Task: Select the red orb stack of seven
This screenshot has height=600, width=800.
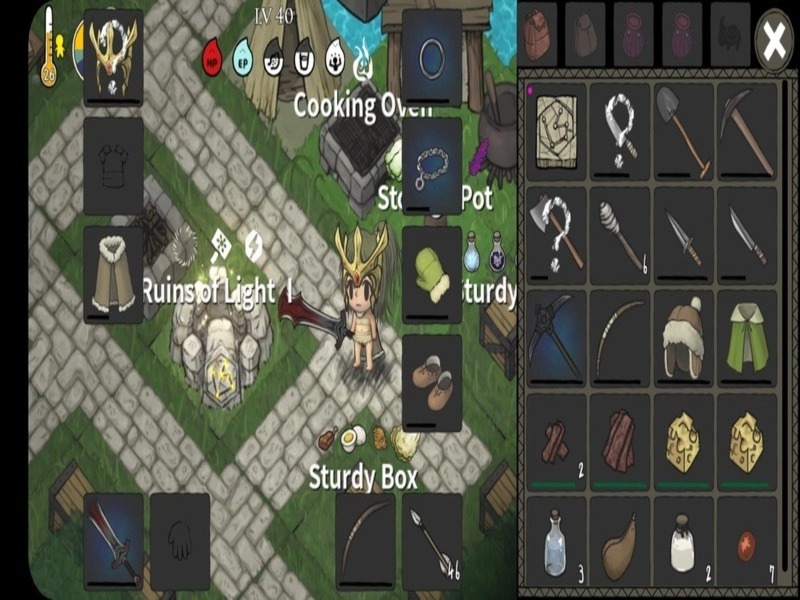Action: [x=748, y=545]
